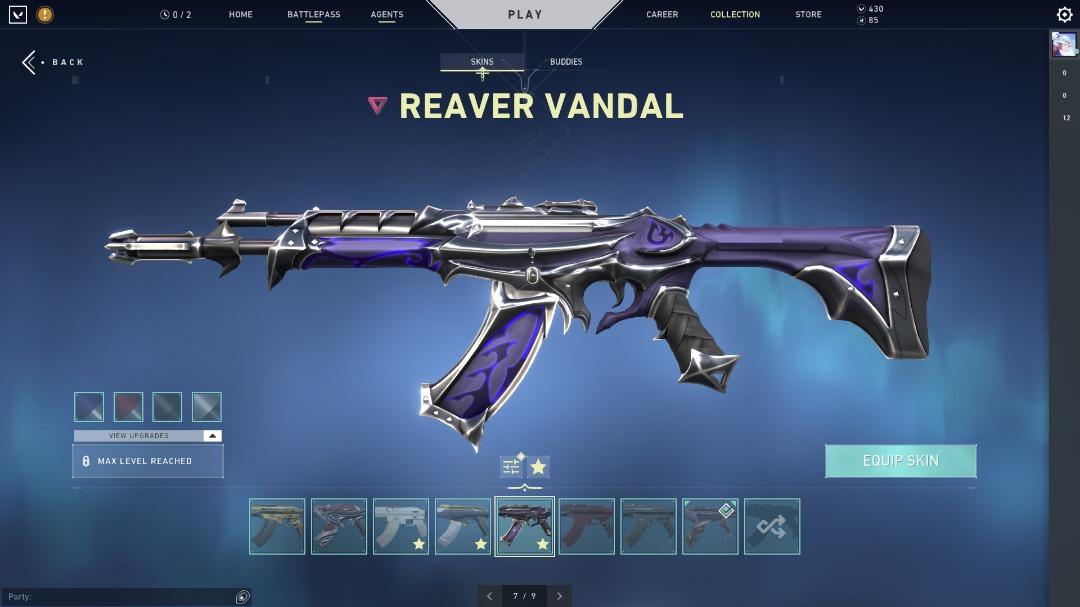Screen dimensions: 1080x607
Task: Go back using the Back button
Action: (x=54, y=62)
